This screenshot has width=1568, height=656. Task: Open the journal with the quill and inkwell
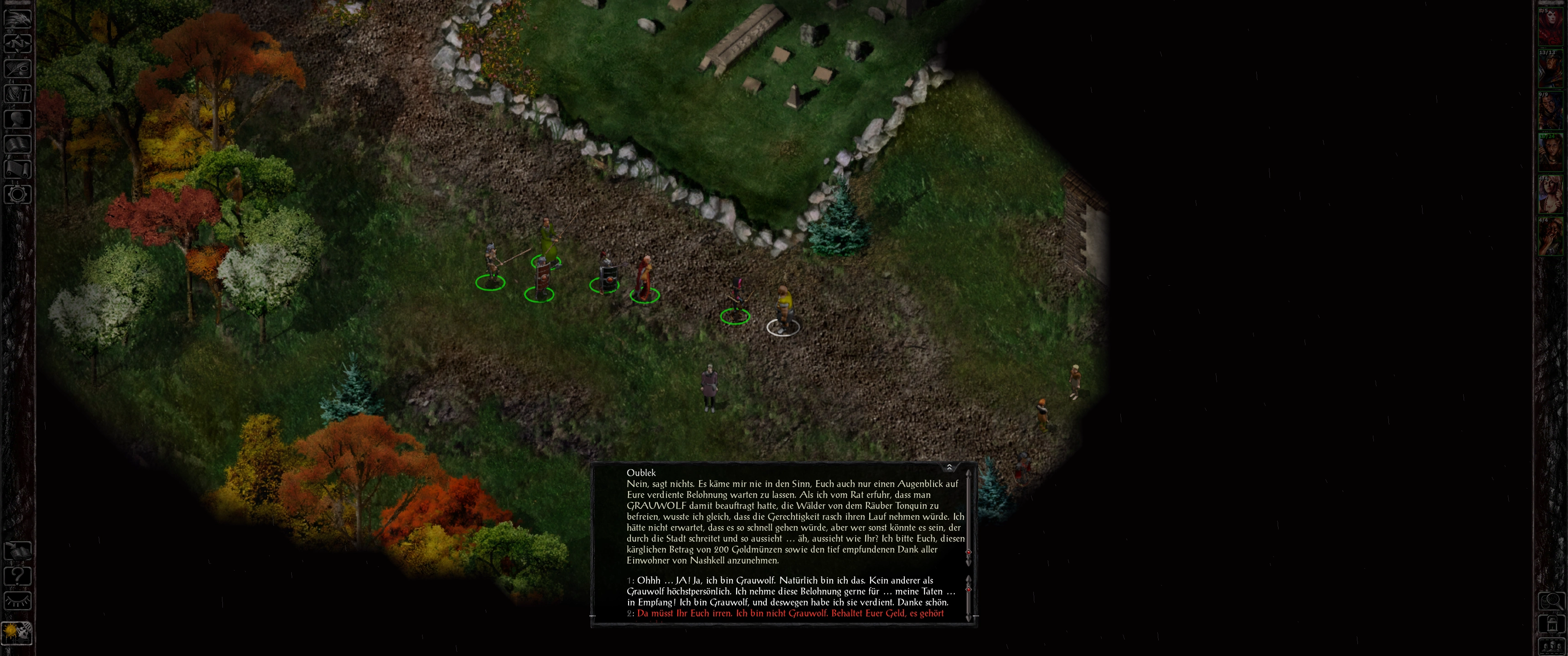[x=18, y=69]
